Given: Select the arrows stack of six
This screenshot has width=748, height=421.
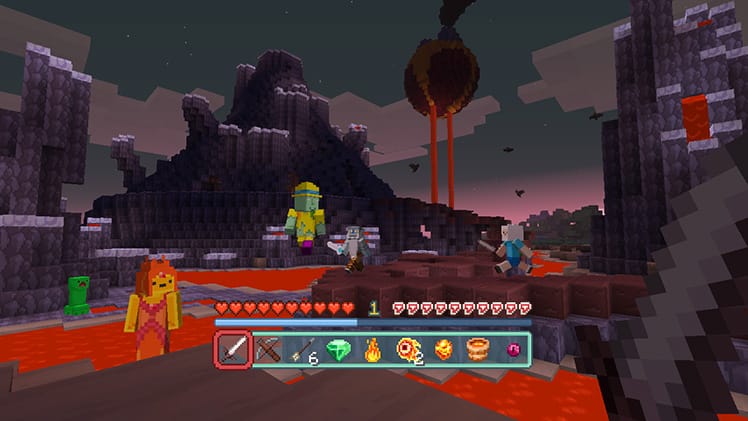Looking at the screenshot, I should click(303, 349).
